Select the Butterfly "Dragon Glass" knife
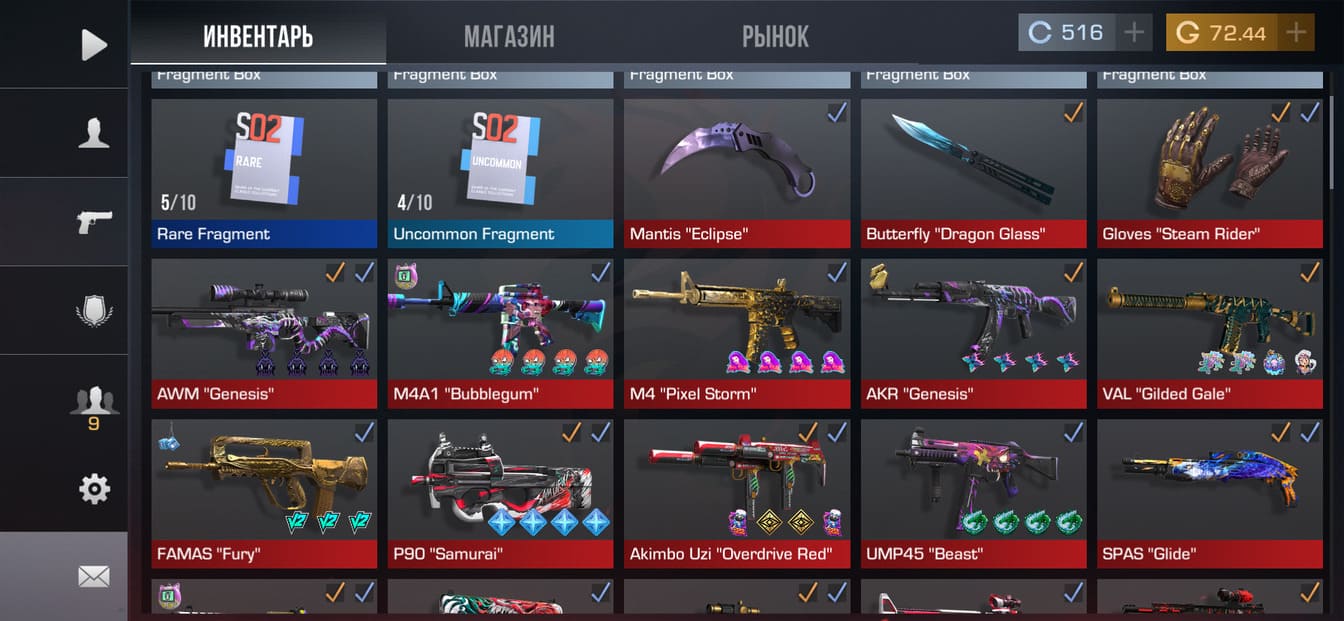The image size is (1344, 621). pyautogui.click(x=973, y=172)
